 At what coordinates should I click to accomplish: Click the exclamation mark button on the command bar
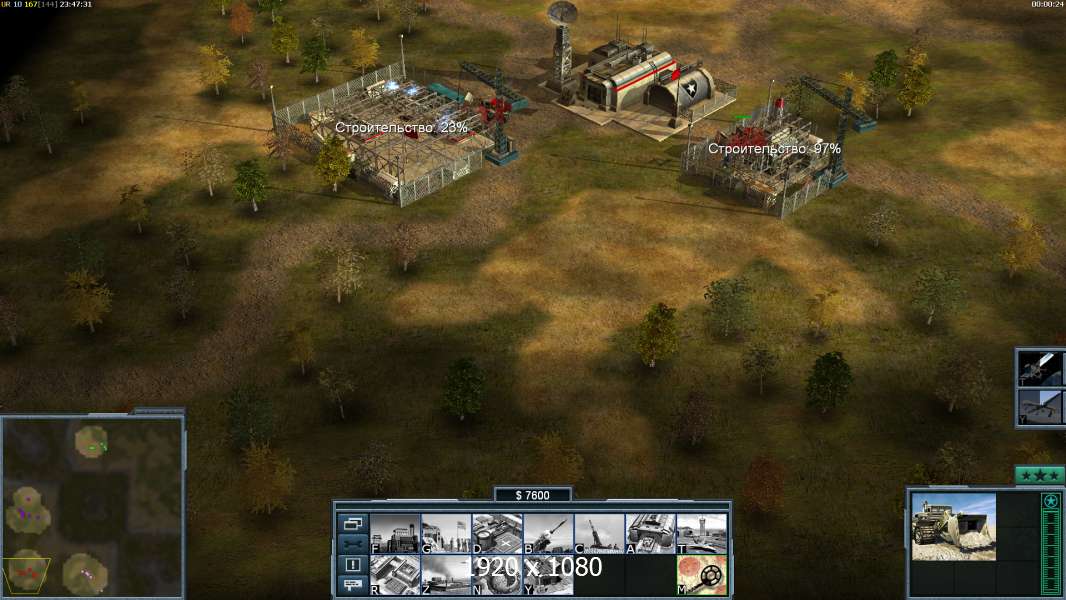point(352,565)
